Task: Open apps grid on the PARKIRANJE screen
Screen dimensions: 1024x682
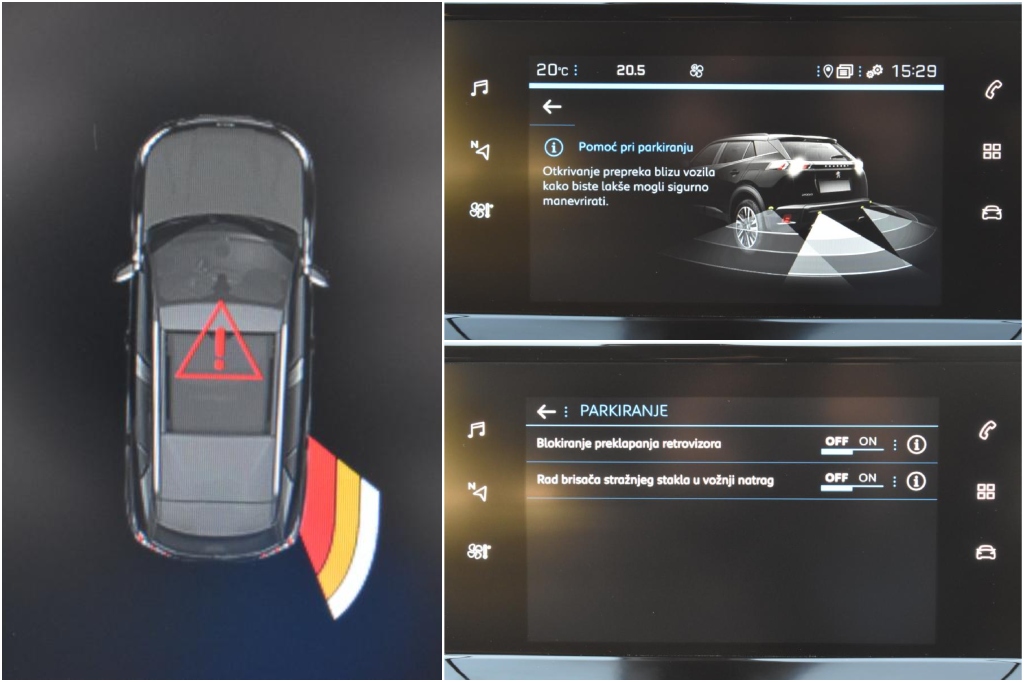Action: pos(987,491)
